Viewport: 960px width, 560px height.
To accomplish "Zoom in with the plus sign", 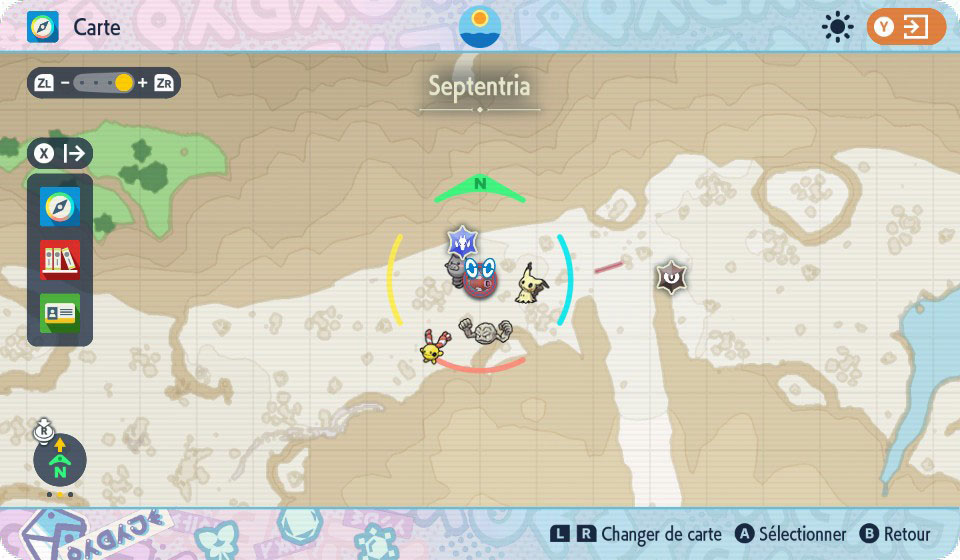I will [142, 83].
